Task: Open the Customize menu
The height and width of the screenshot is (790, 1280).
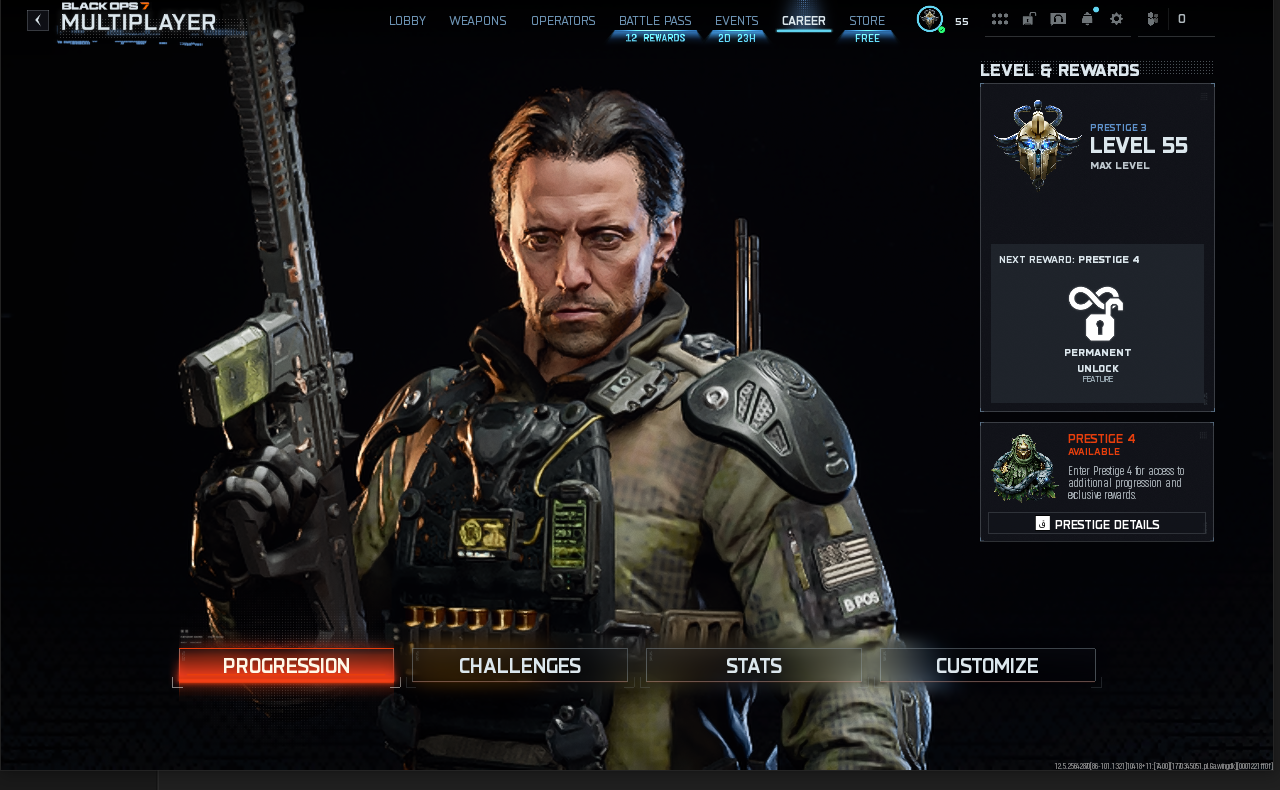Action: pyautogui.click(x=987, y=666)
